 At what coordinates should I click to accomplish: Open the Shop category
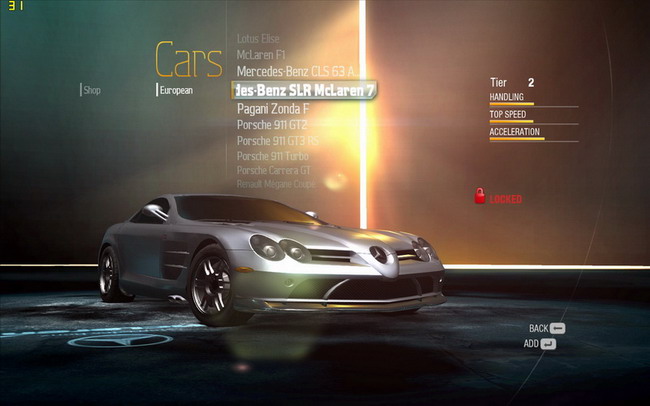[92, 90]
